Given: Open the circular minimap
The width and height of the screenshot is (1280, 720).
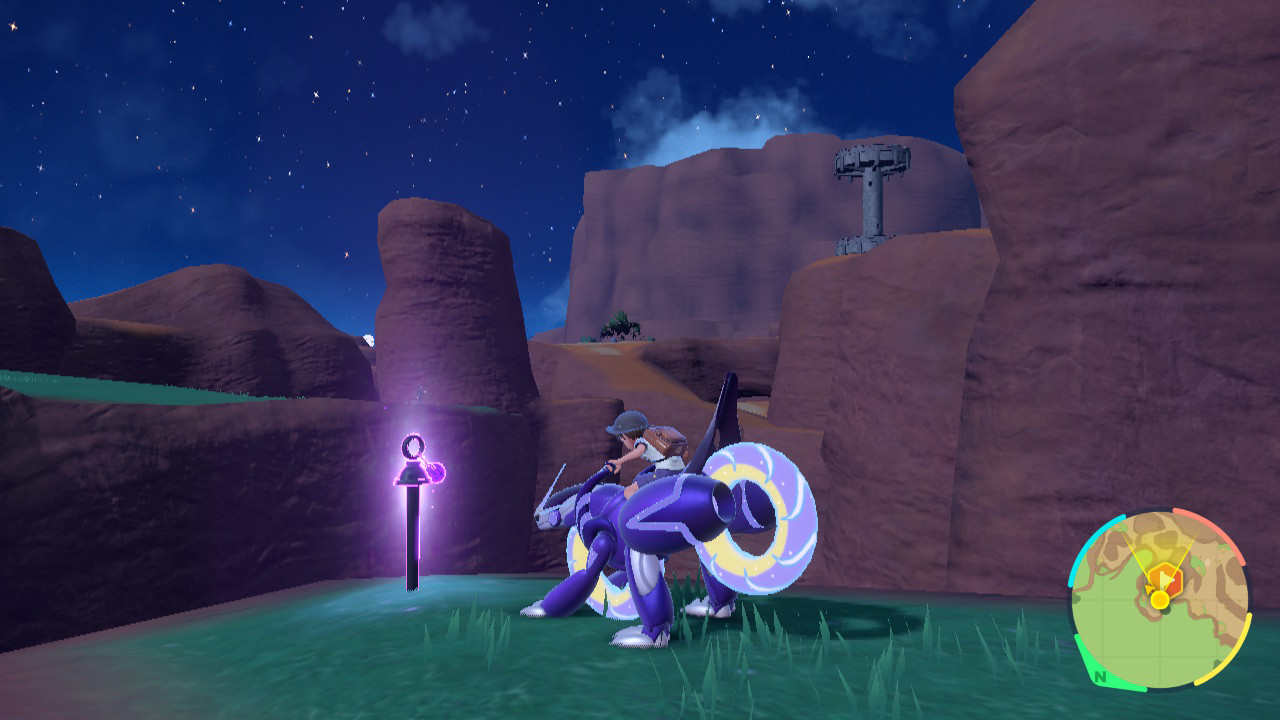Looking at the screenshot, I should pyautogui.click(x=1159, y=599).
